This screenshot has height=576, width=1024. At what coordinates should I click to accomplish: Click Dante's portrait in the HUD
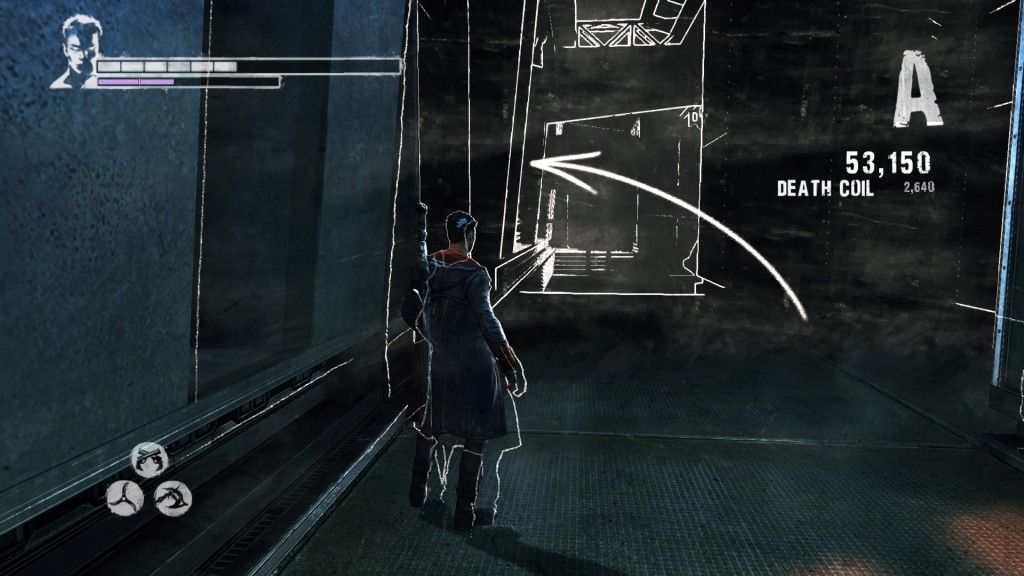point(77,51)
